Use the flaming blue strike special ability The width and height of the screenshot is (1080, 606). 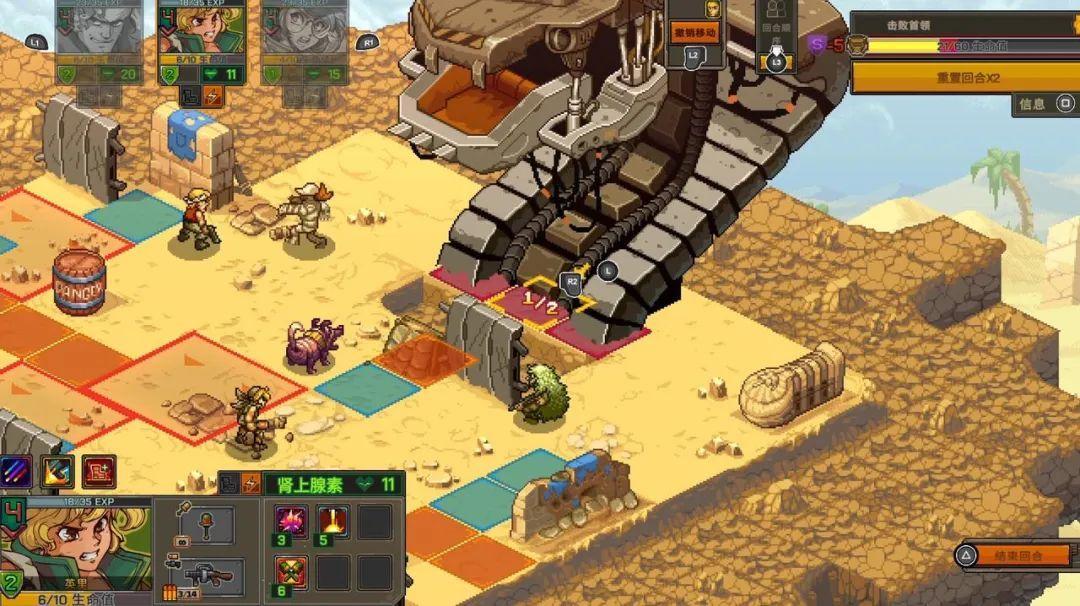pyautogui.click(x=57, y=471)
